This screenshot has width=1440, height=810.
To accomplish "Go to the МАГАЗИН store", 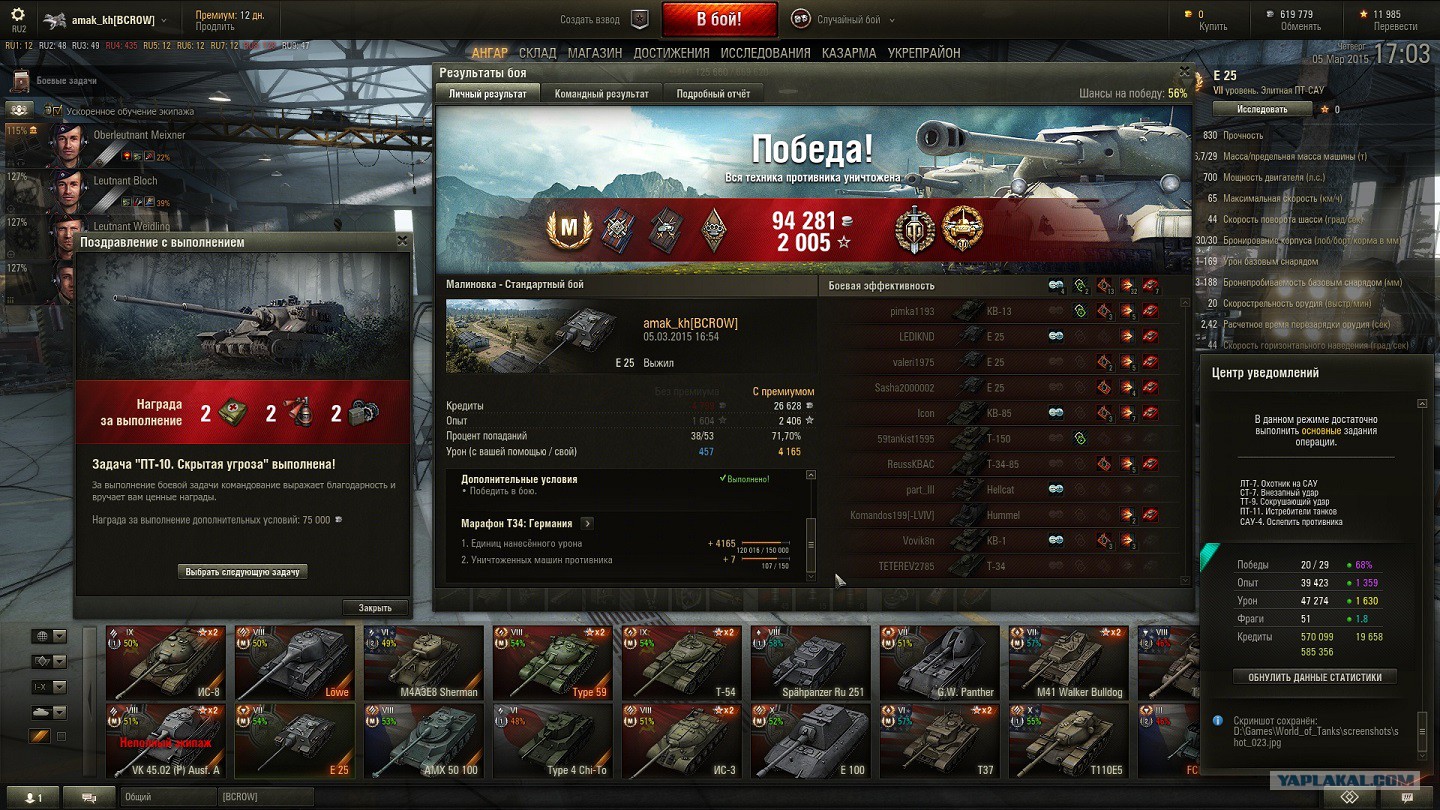I will [595, 53].
